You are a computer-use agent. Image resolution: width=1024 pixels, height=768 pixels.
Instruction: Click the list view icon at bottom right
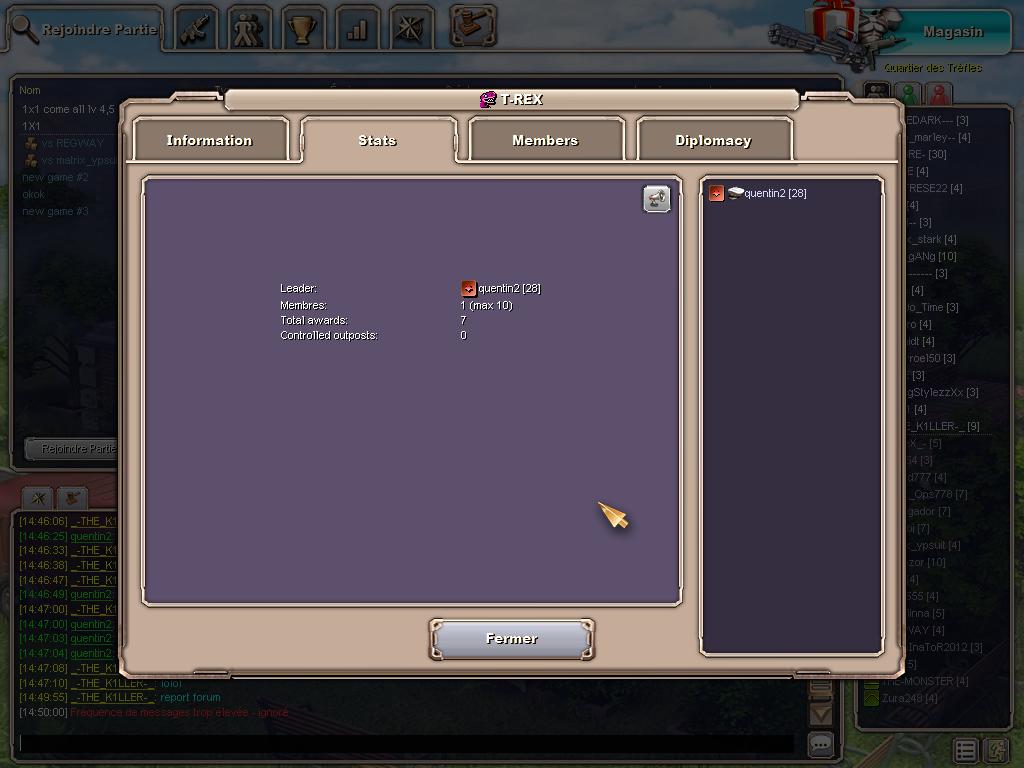pos(965,749)
